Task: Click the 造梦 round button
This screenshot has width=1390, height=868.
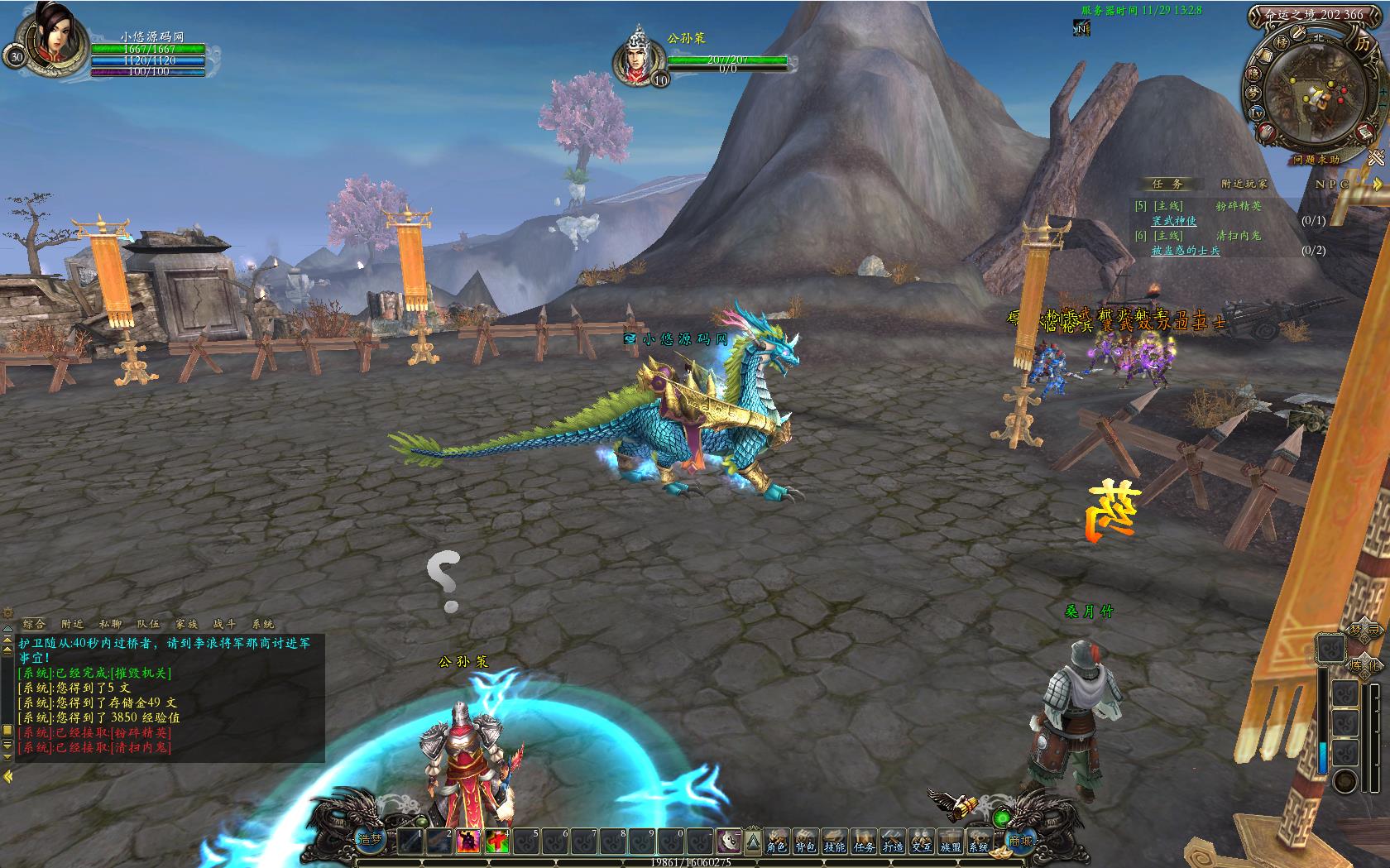Action: (x=370, y=840)
